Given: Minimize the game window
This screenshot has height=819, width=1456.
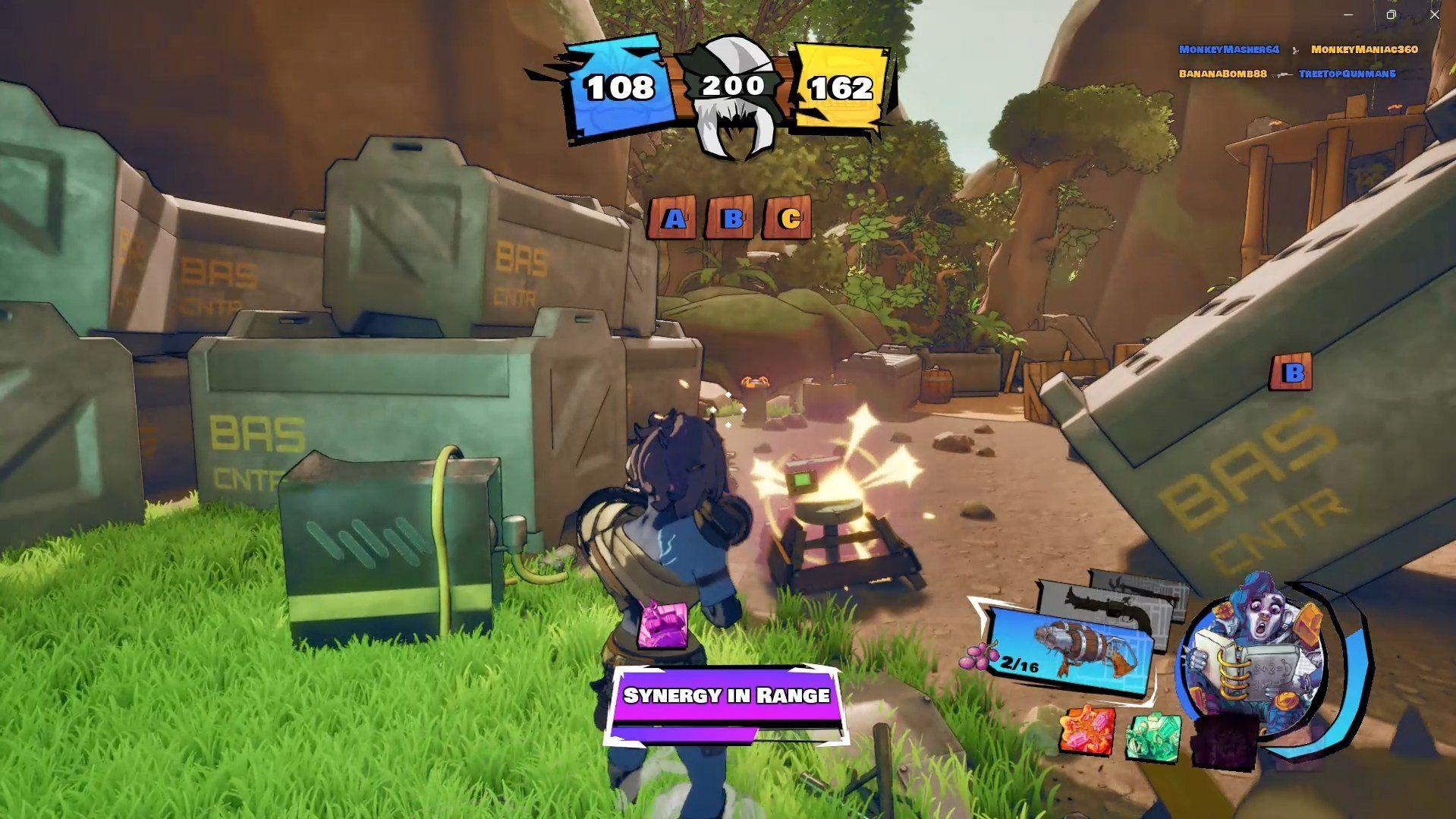Looking at the screenshot, I should pos(1348,14).
